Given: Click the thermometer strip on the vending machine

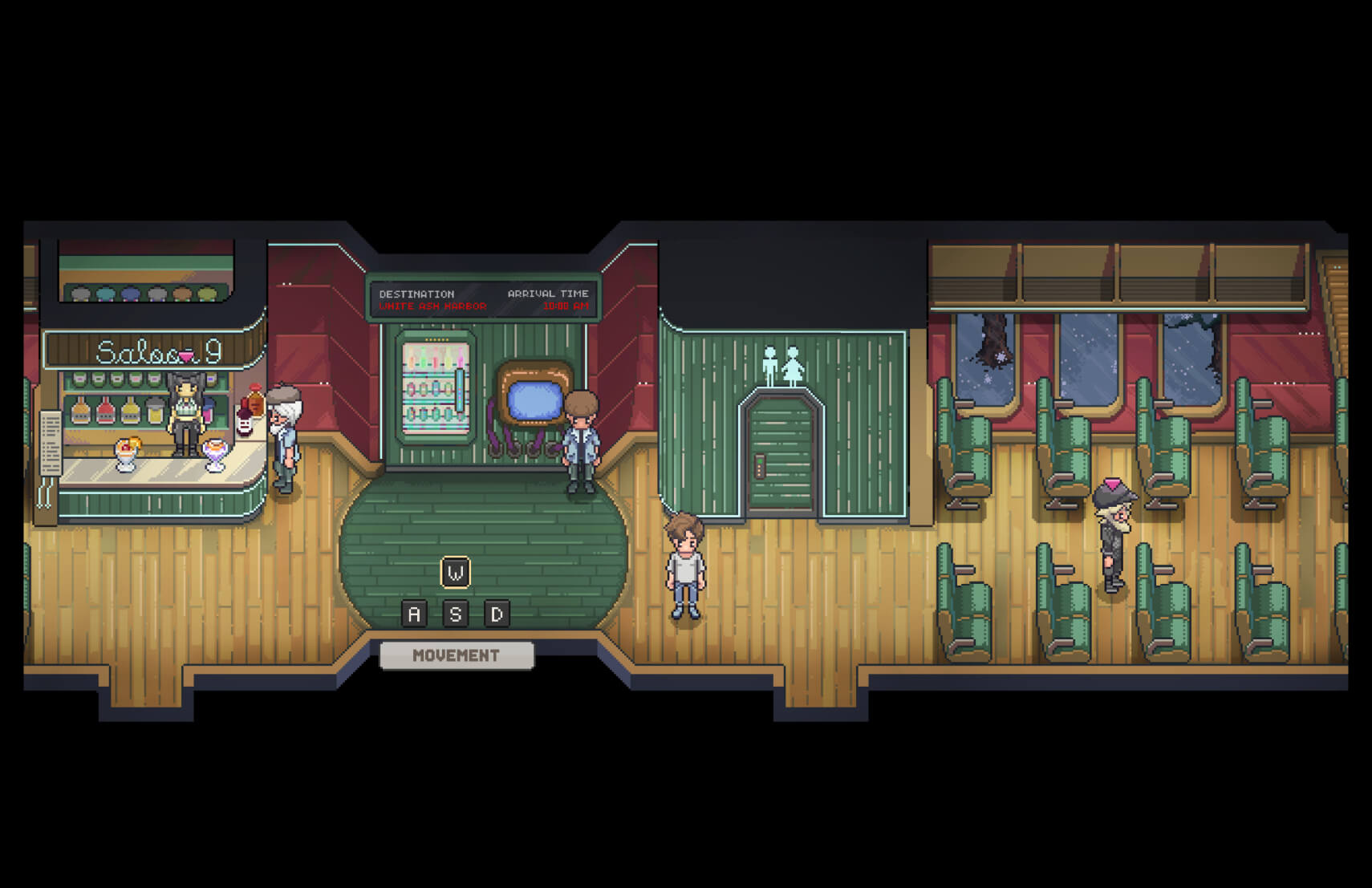Looking at the screenshot, I should 459,390.
